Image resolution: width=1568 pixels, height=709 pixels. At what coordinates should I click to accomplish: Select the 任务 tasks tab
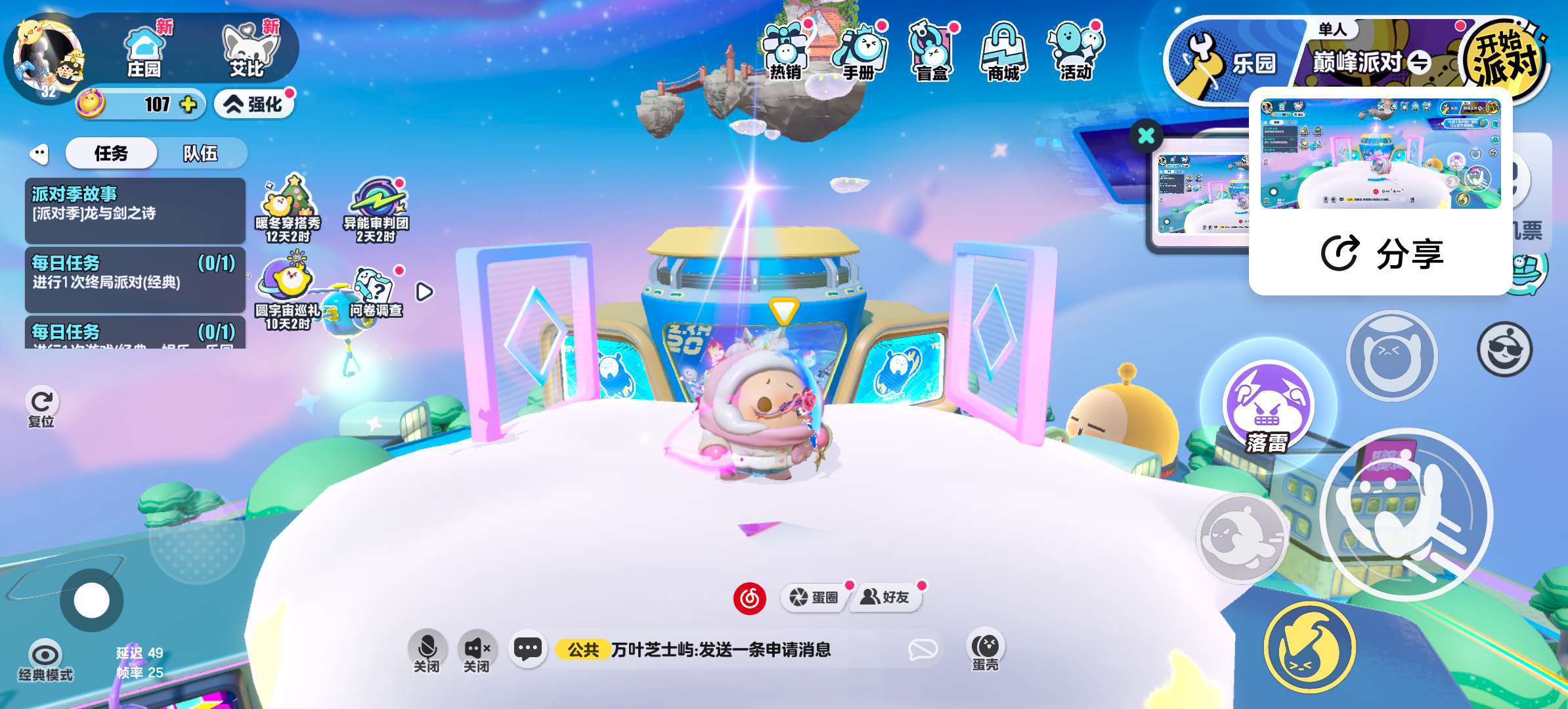pyautogui.click(x=111, y=154)
